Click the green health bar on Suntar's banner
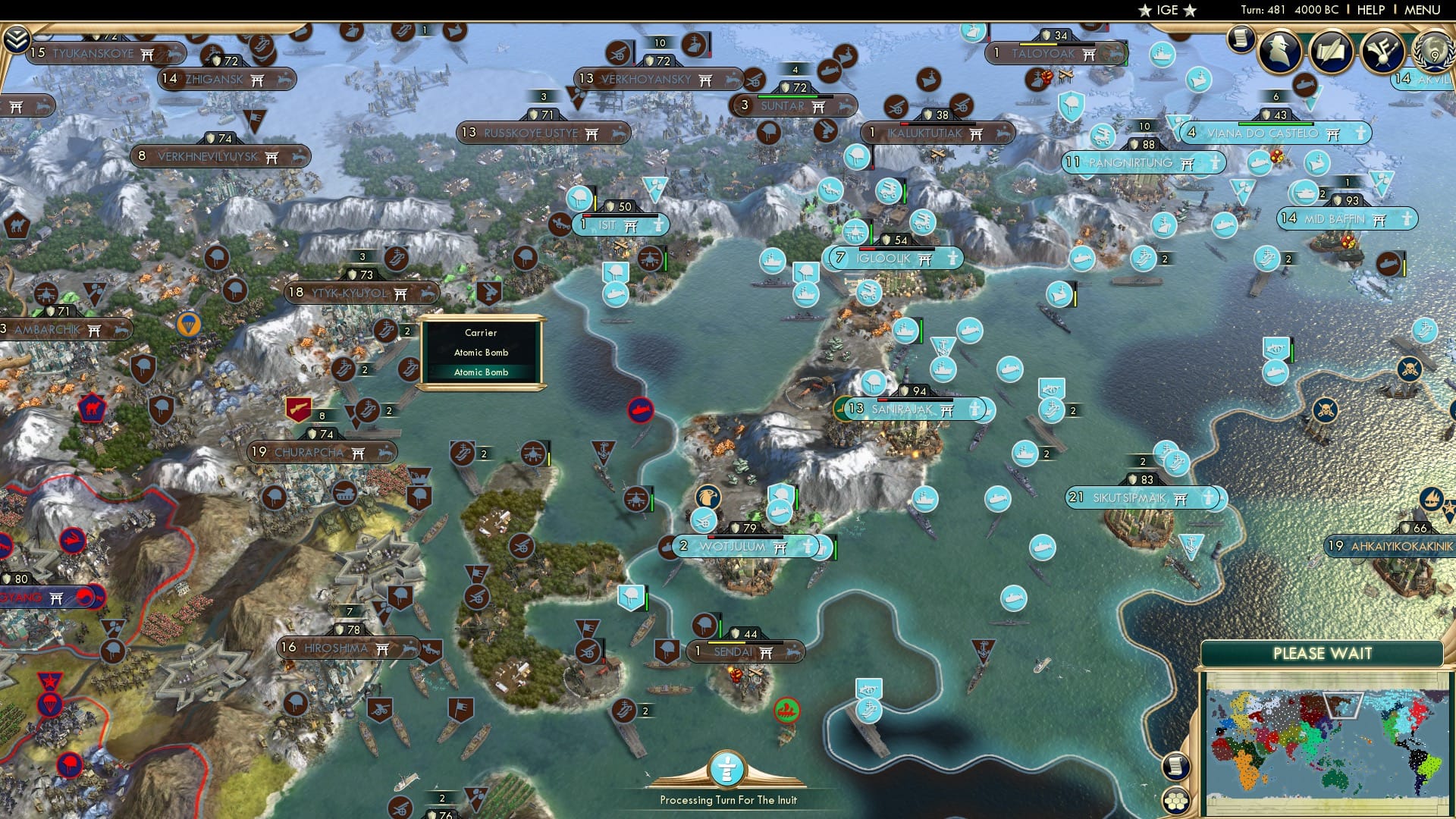The height and width of the screenshot is (819, 1456). point(787,97)
